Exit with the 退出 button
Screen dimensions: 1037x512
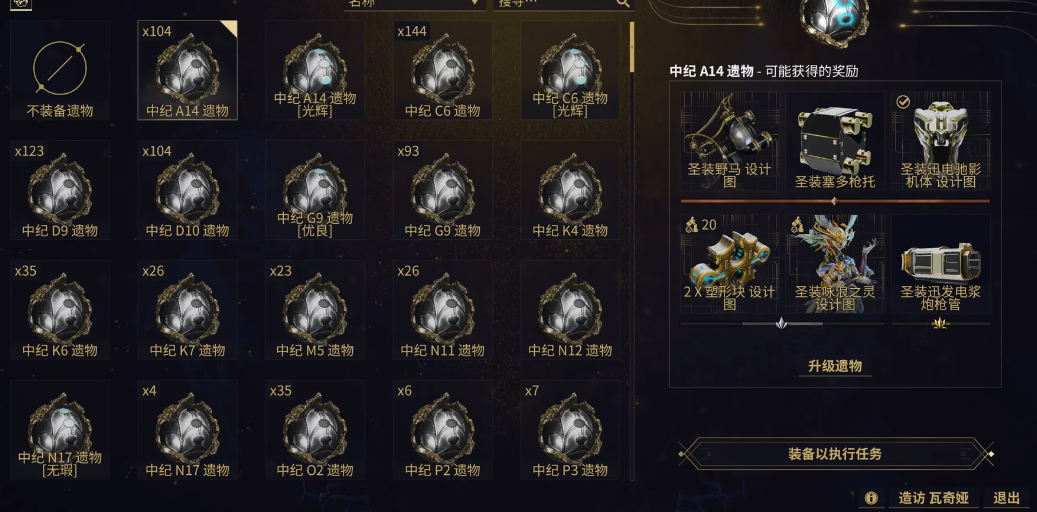(1006, 498)
